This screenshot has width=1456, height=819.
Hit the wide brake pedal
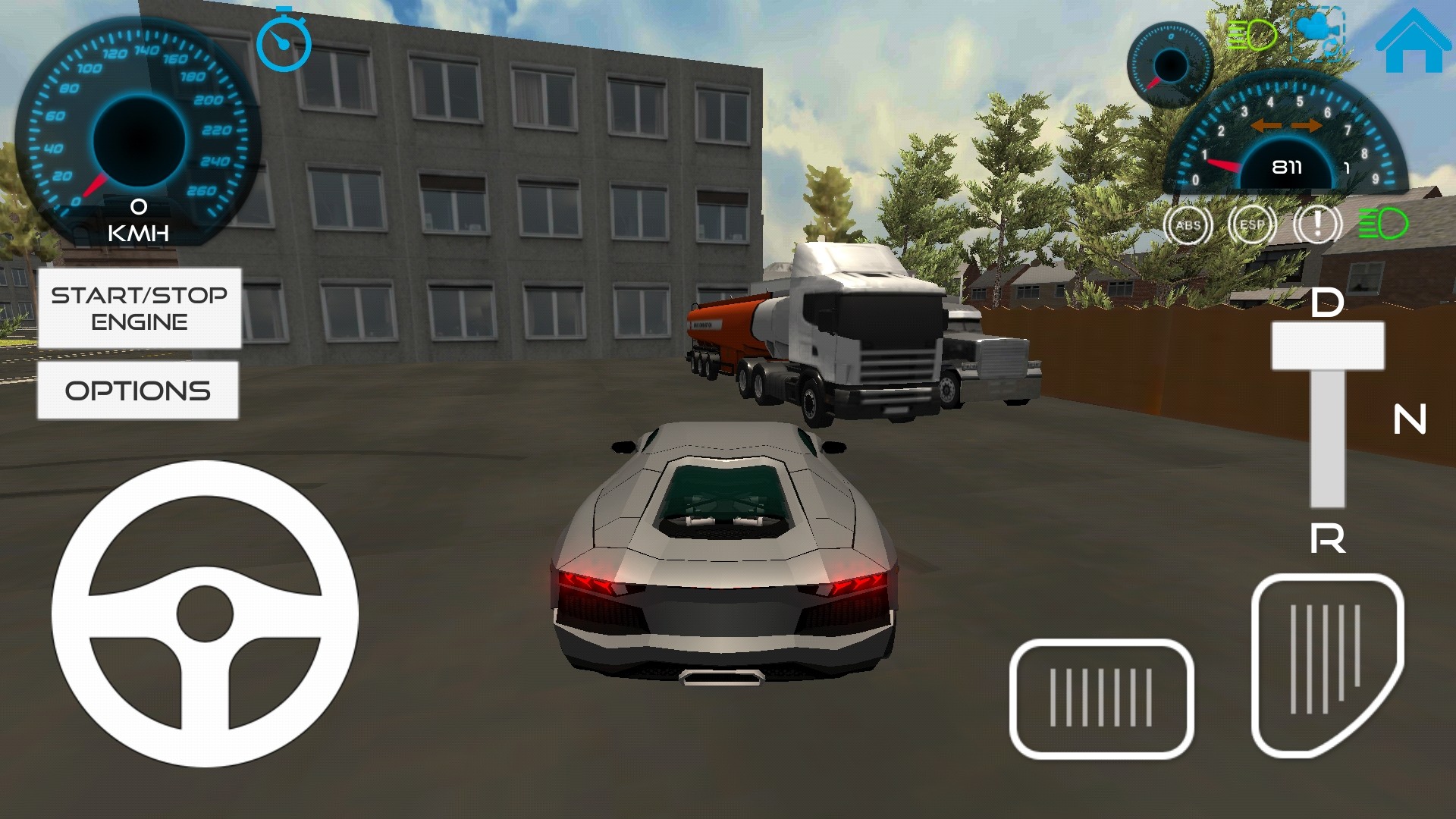[1101, 698]
